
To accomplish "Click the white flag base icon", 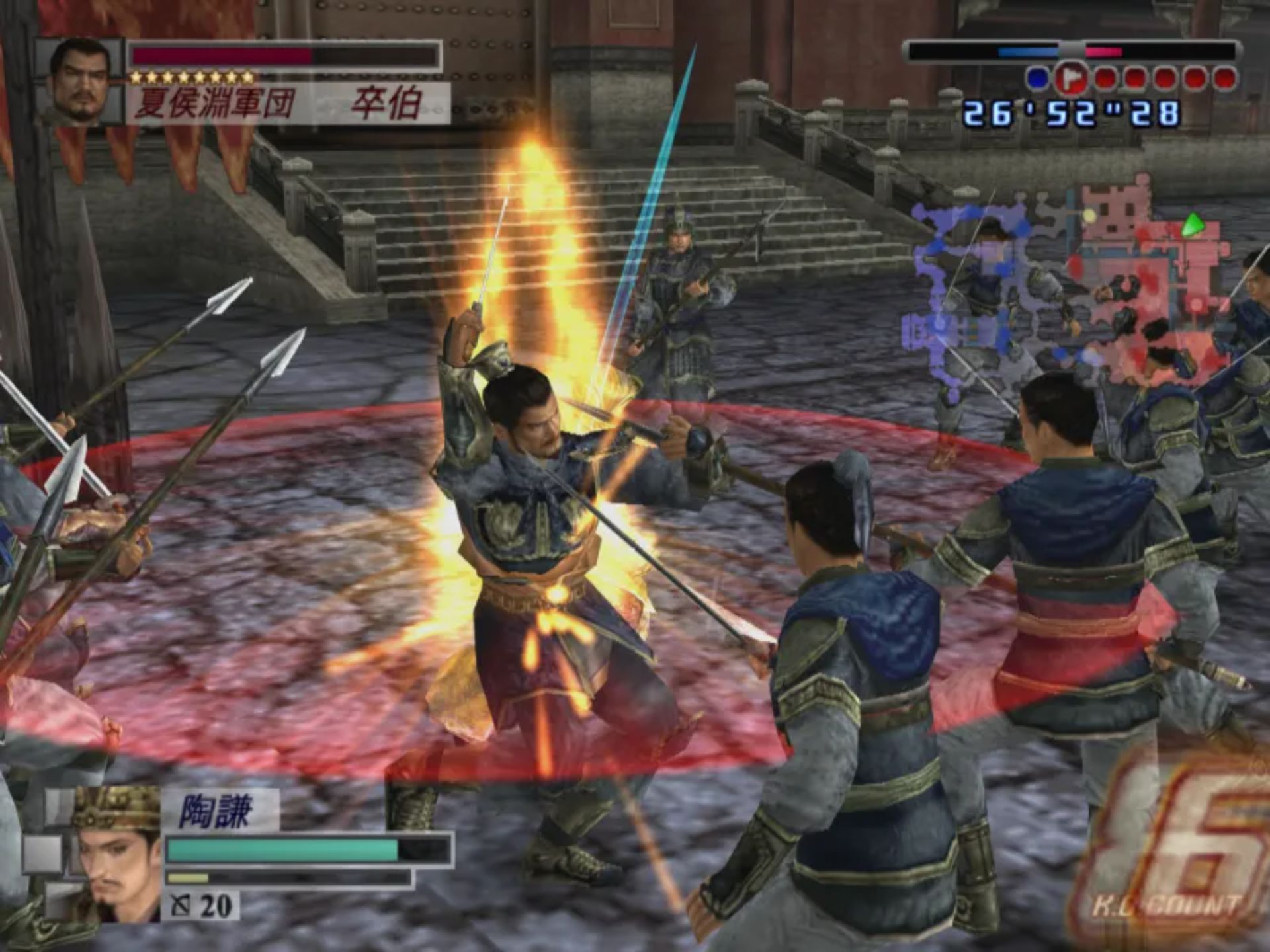I will point(1070,79).
